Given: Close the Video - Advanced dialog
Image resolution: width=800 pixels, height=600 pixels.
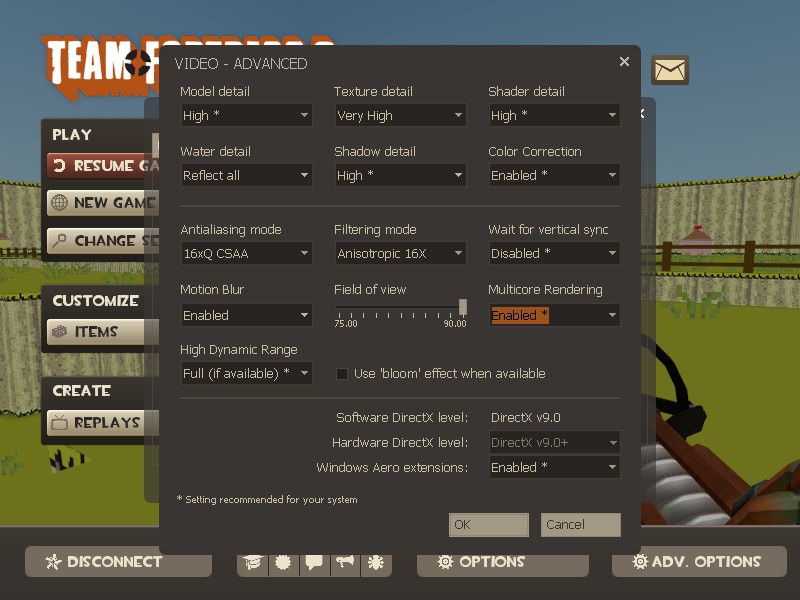Looking at the screenshot, I should (624, 62).
